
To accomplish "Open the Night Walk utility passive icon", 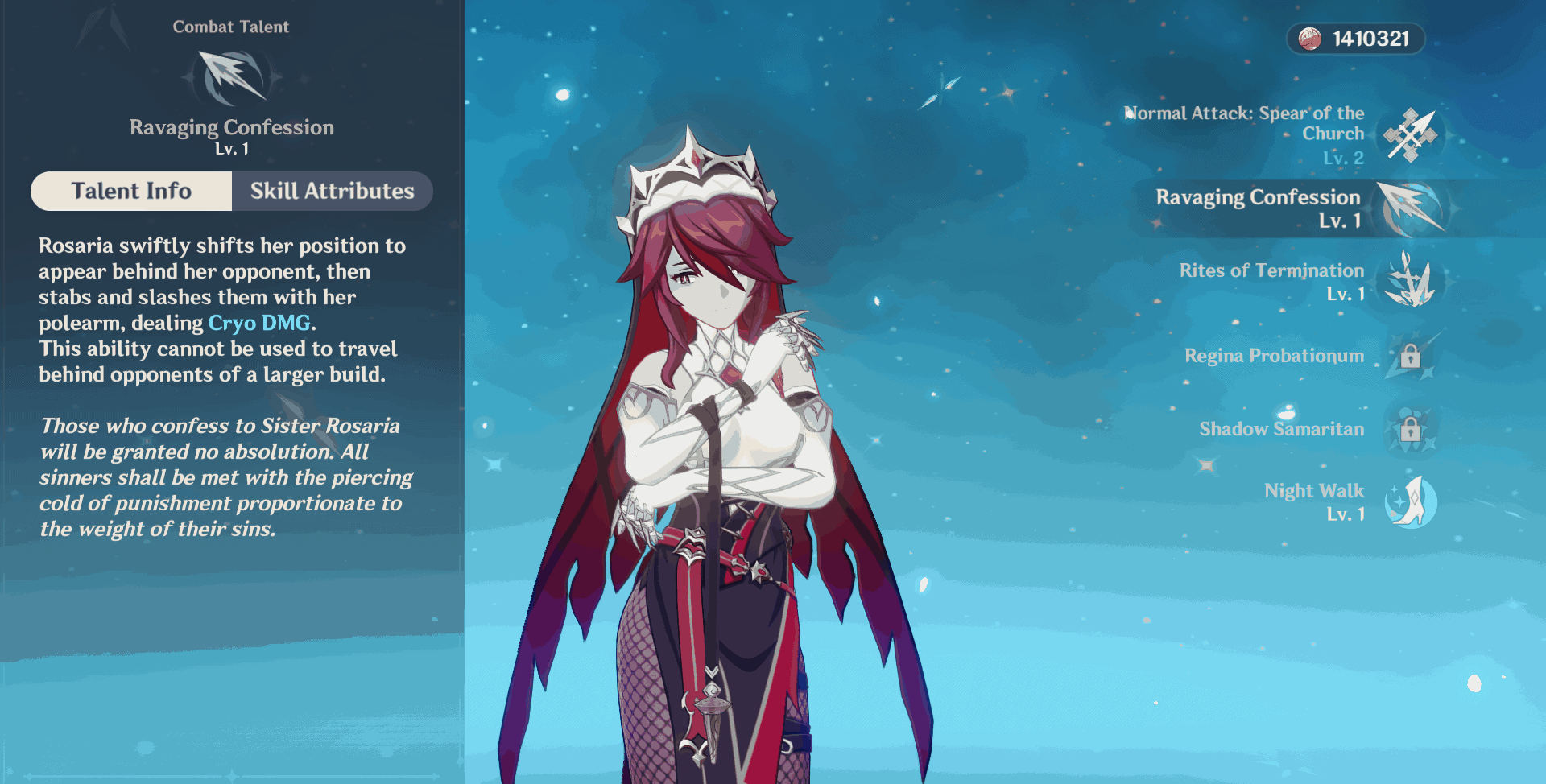I will pos(1411,501).
